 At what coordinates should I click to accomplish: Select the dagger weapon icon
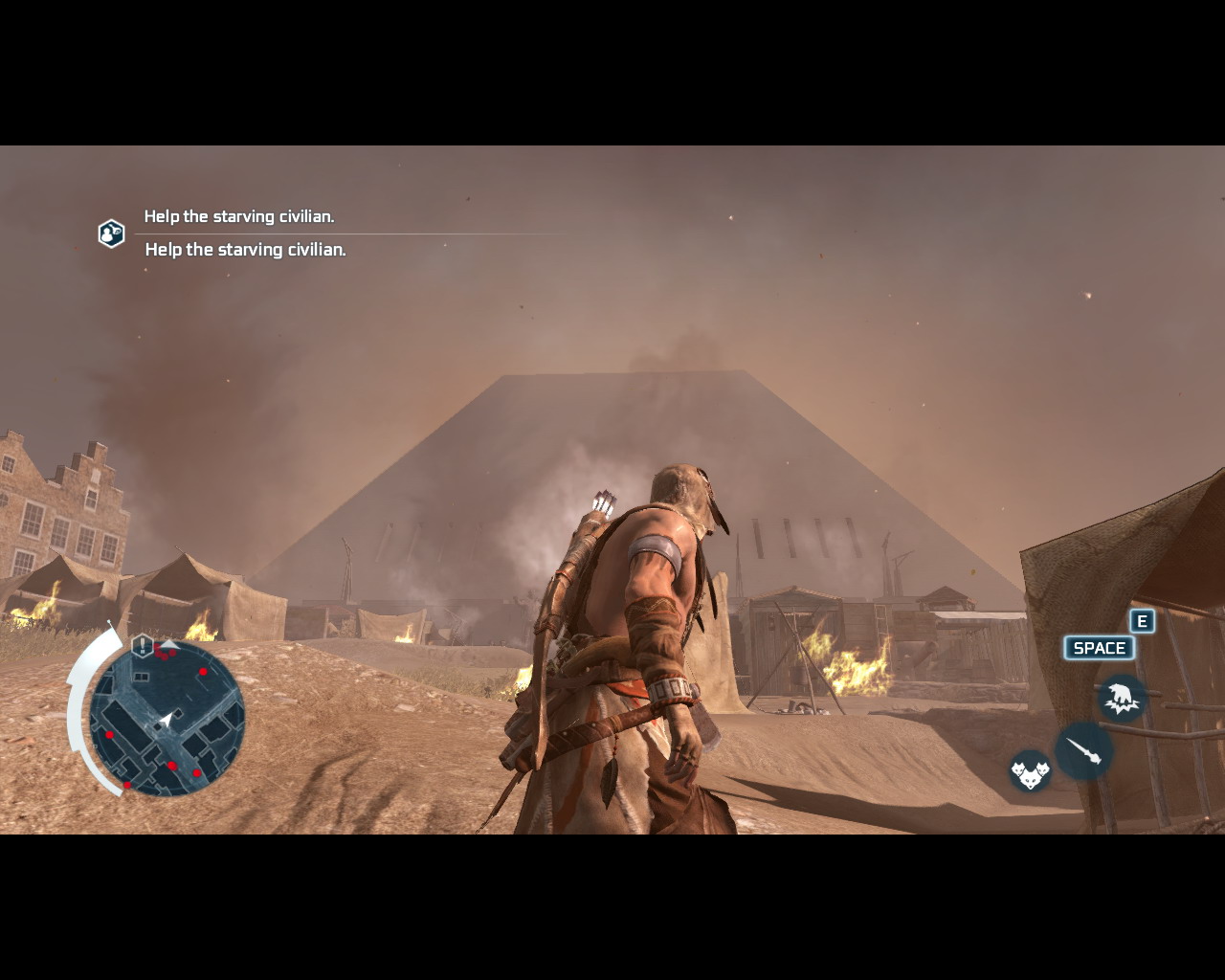[x=1084, y=750]
